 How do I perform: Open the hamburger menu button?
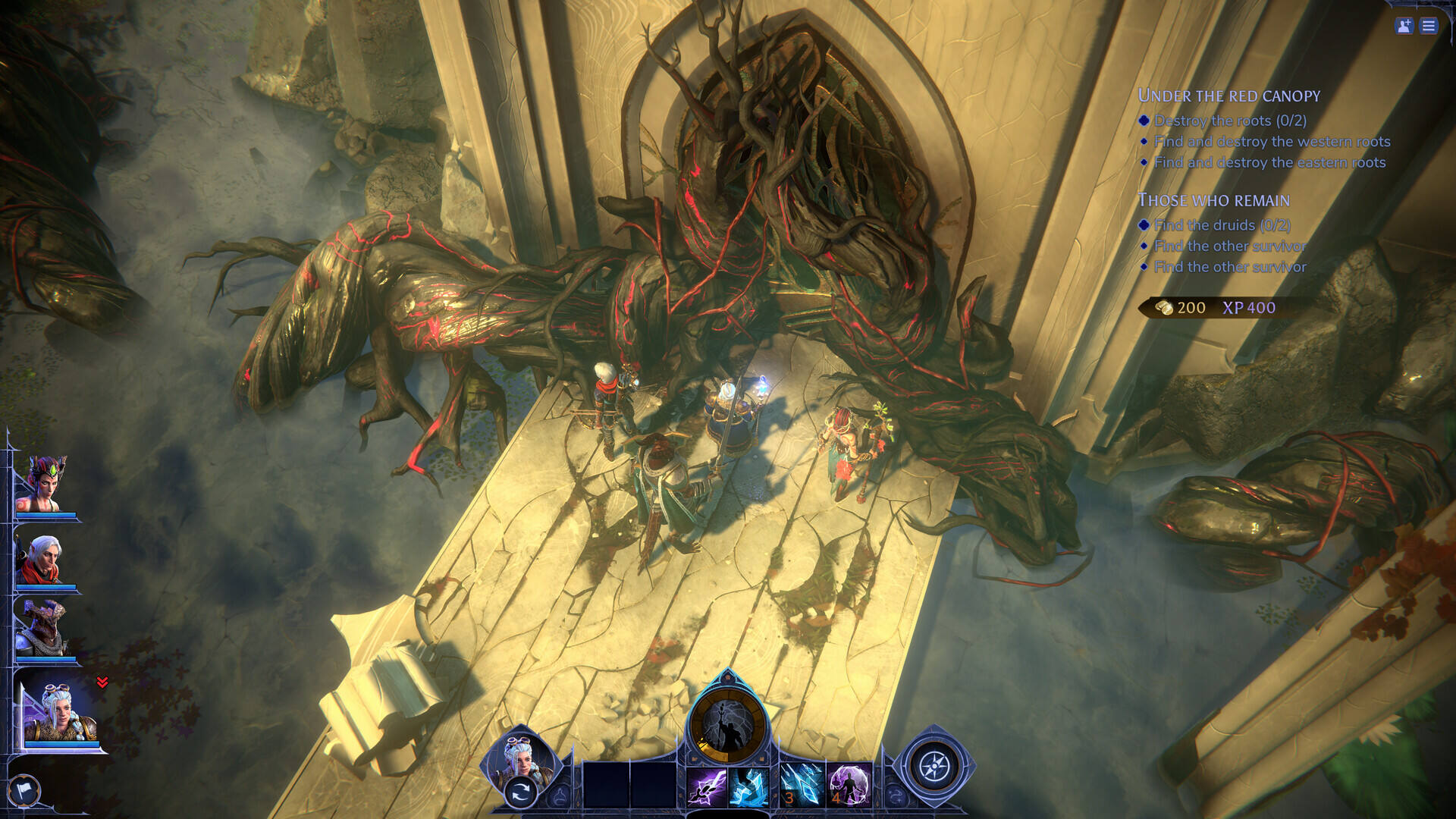(x=1429, y=27)
